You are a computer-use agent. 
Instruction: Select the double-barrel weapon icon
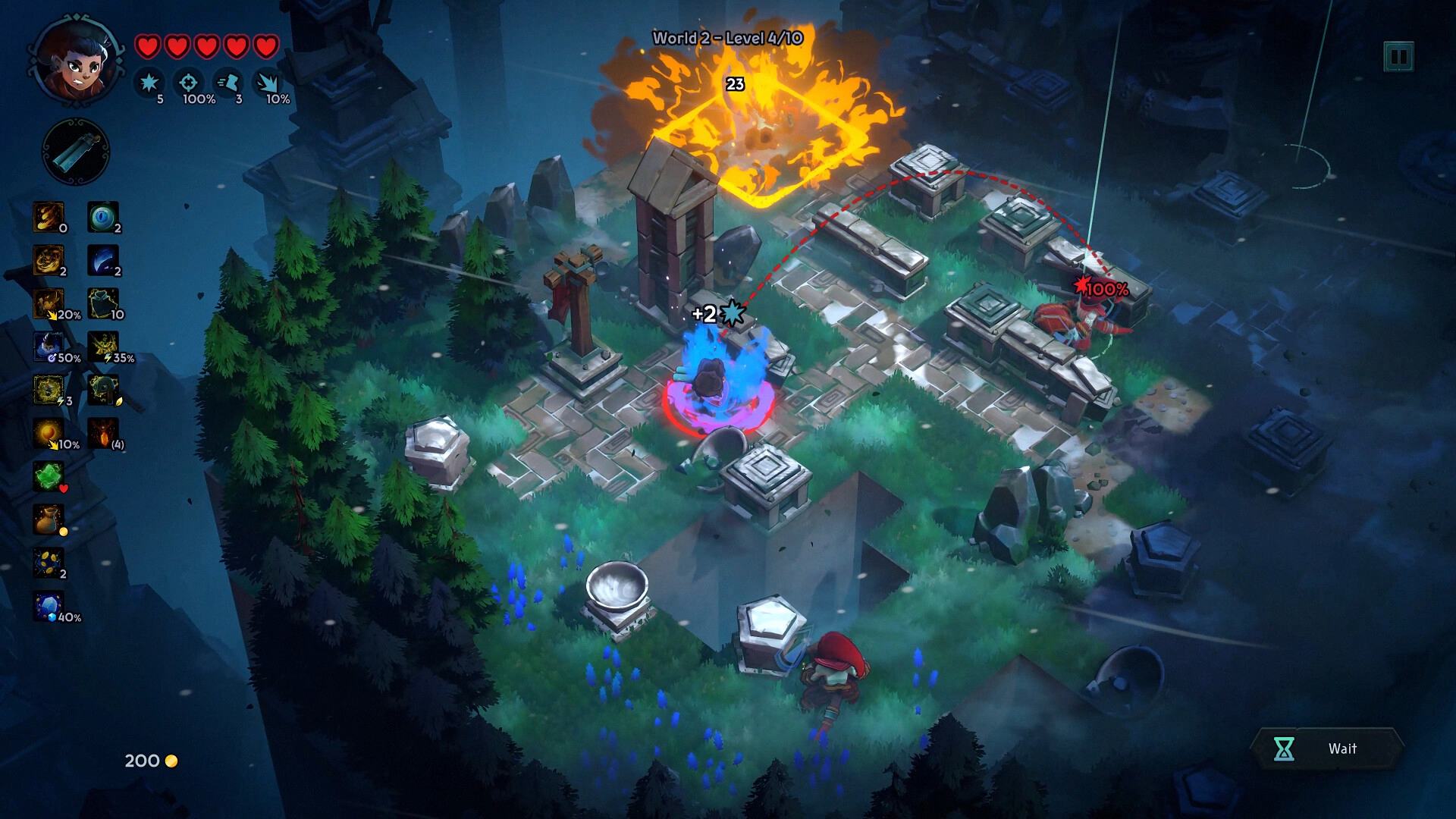coord(76,152)
